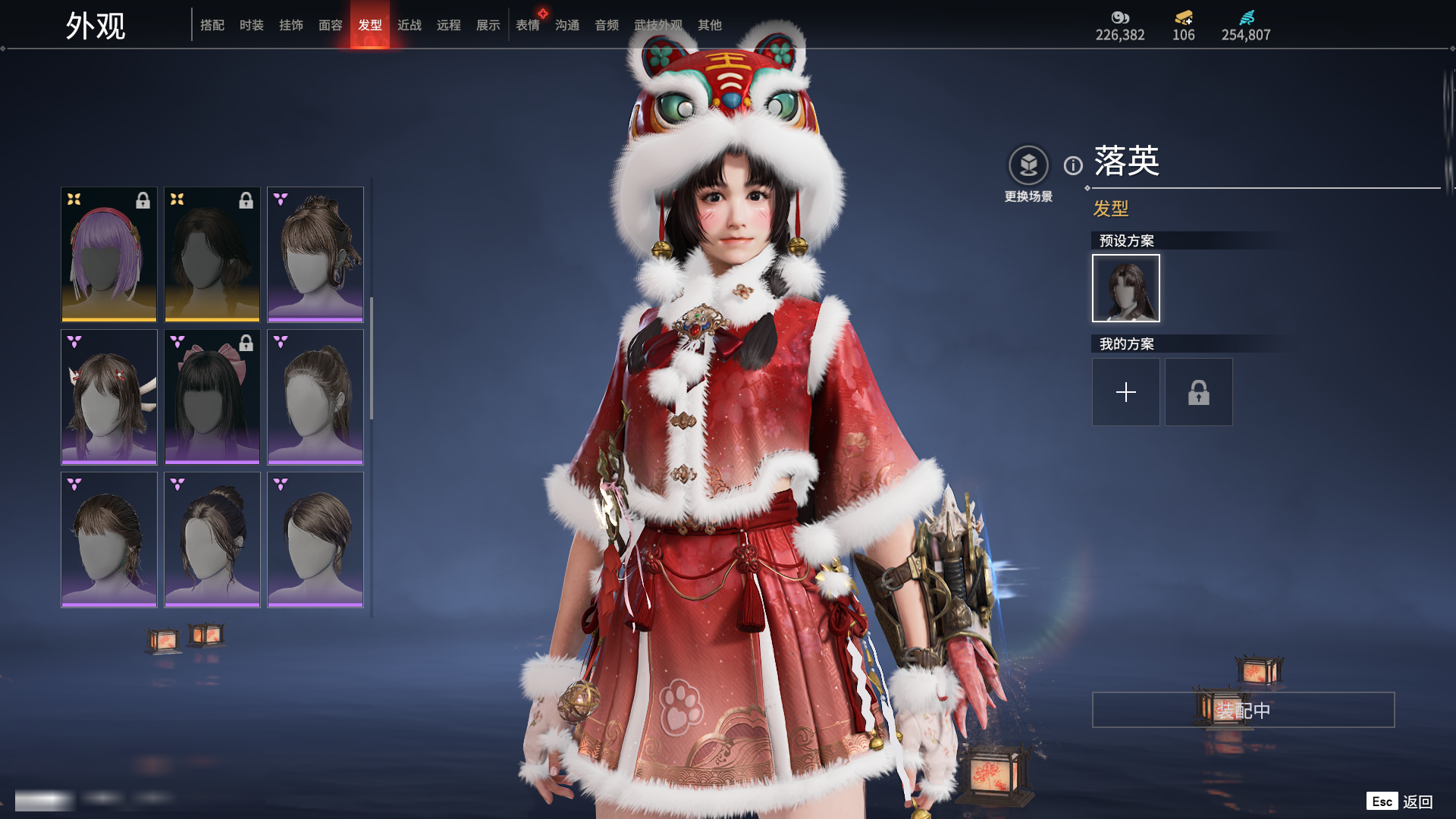Switch to the 搭配 tab
Image resolution: width=1456 pixels, height=819 pixels.
coord(212,25)
